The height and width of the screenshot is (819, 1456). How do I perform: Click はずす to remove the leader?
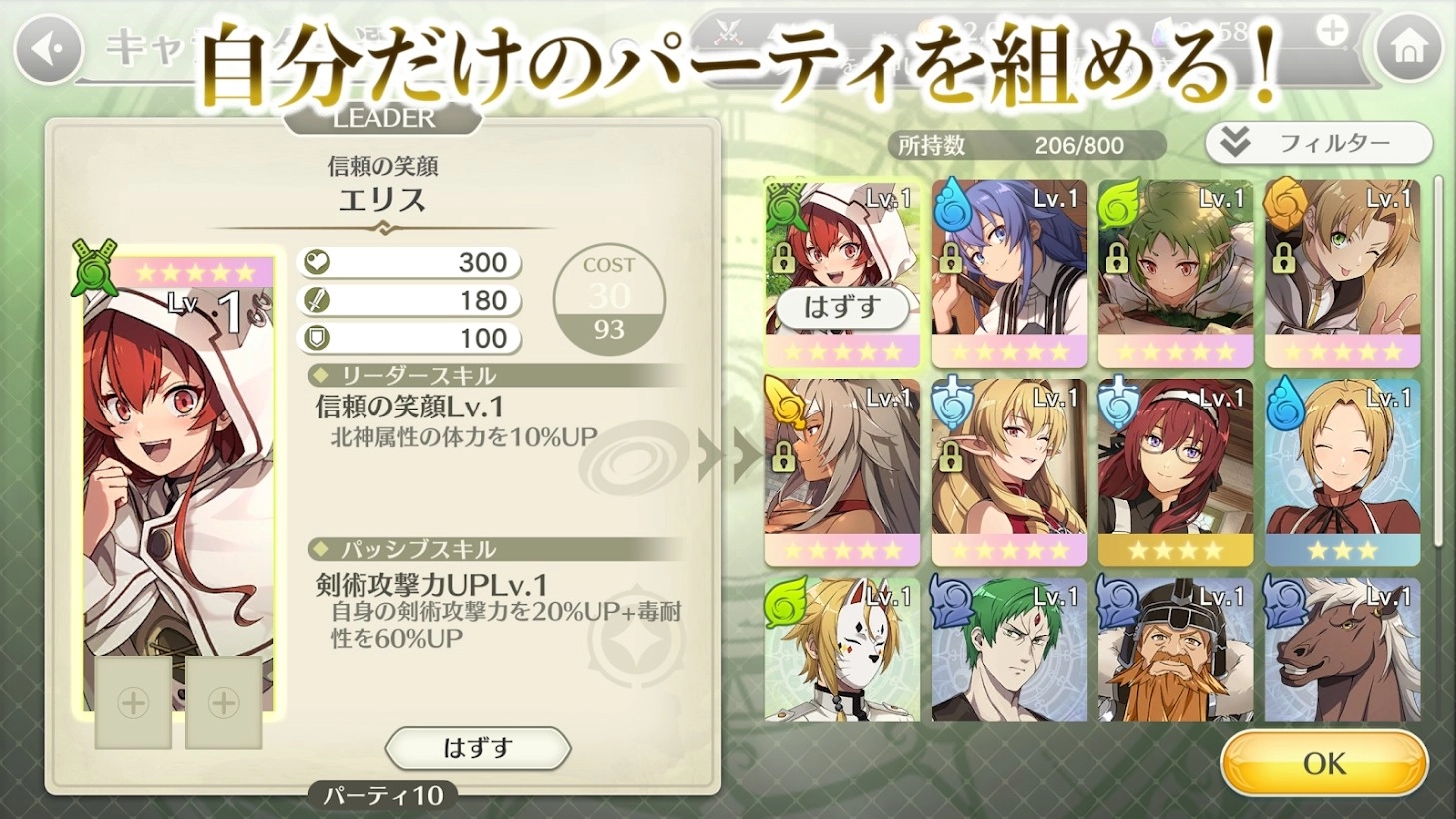[477, 748]
